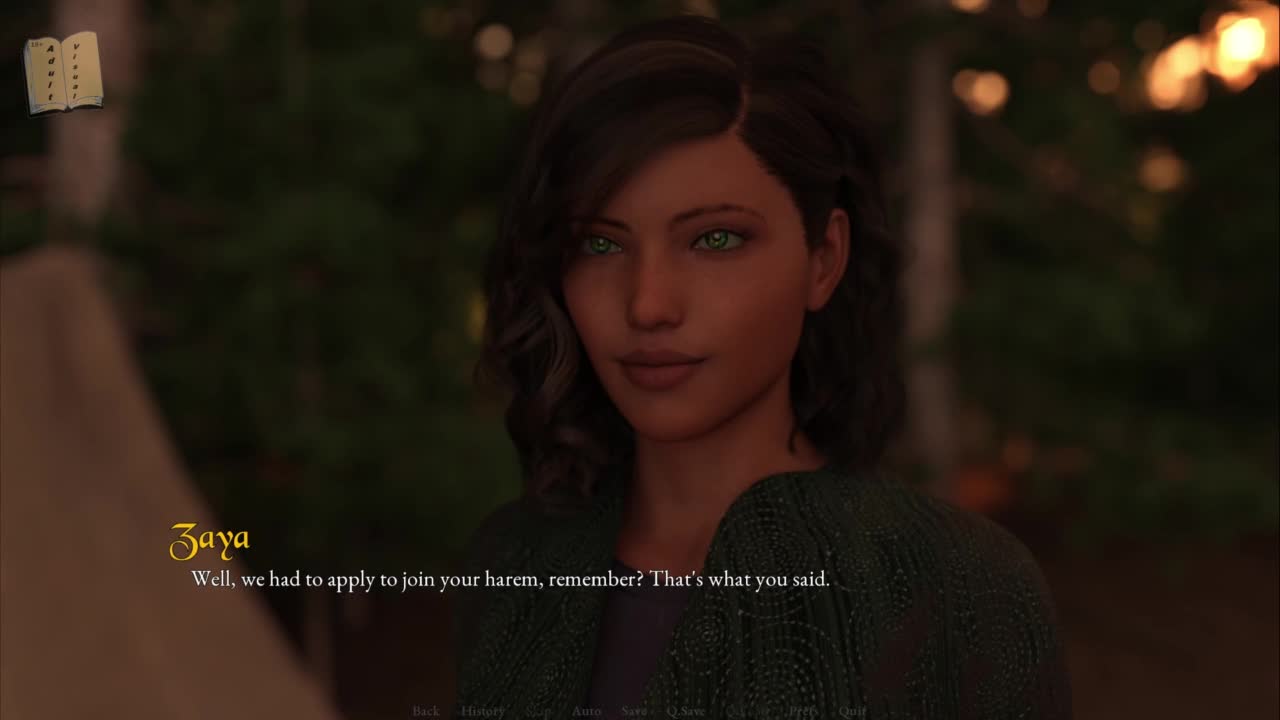This screenshot has height=720, width=1280.
Task: Toggle Auto-advance dialogue
Action: 586,711
